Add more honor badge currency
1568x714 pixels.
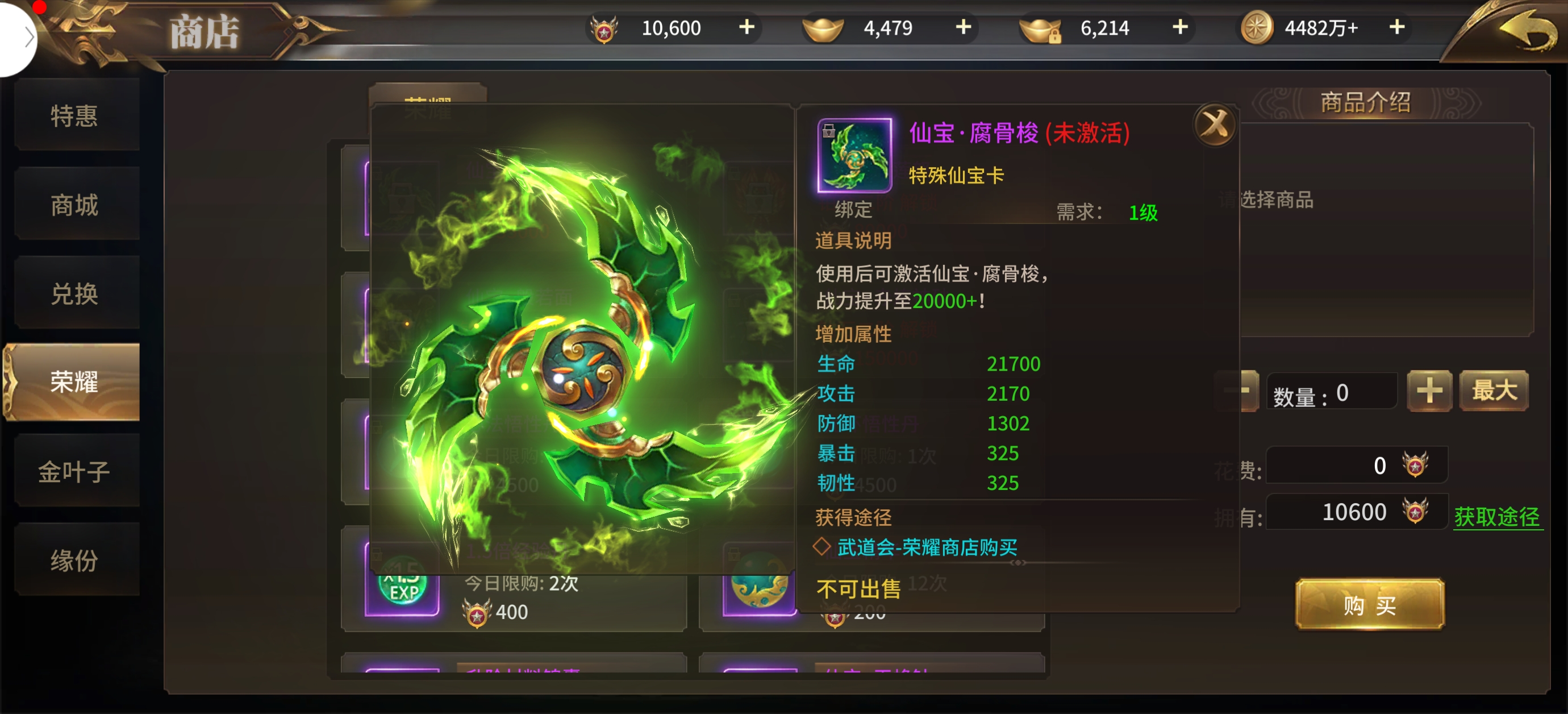click(x=747, y=27)
